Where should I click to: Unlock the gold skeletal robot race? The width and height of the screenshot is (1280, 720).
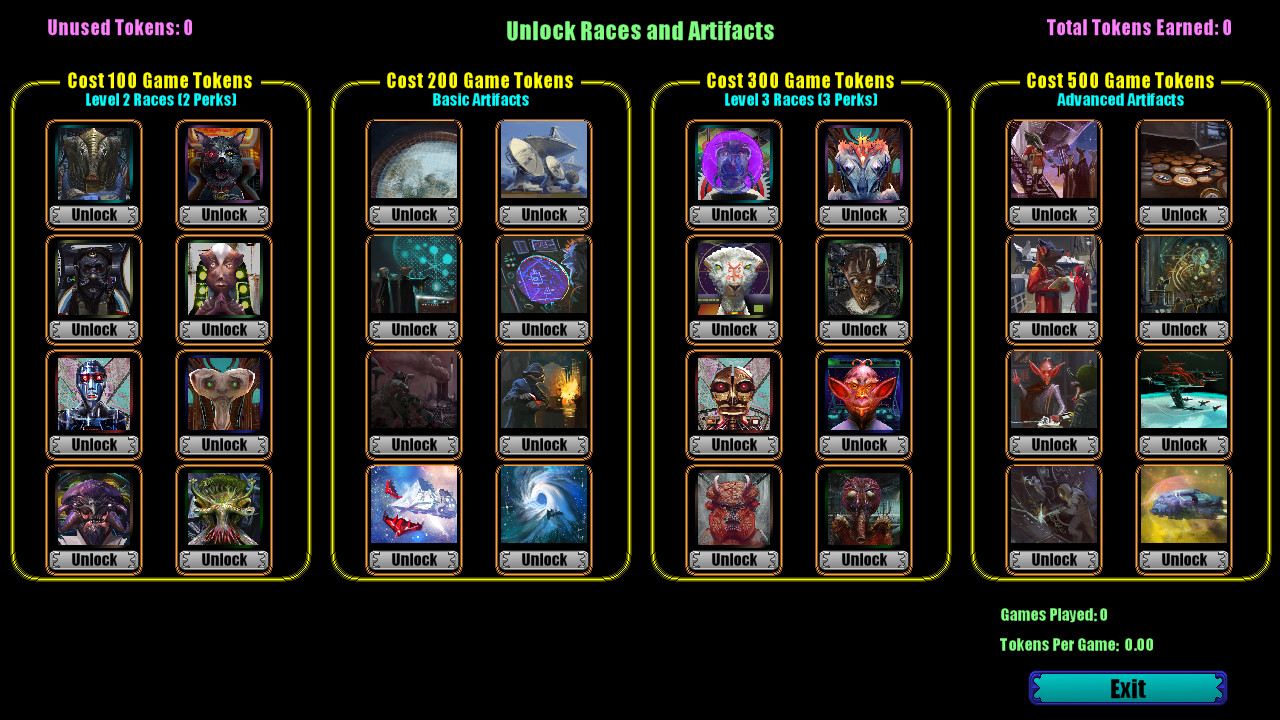733,444
